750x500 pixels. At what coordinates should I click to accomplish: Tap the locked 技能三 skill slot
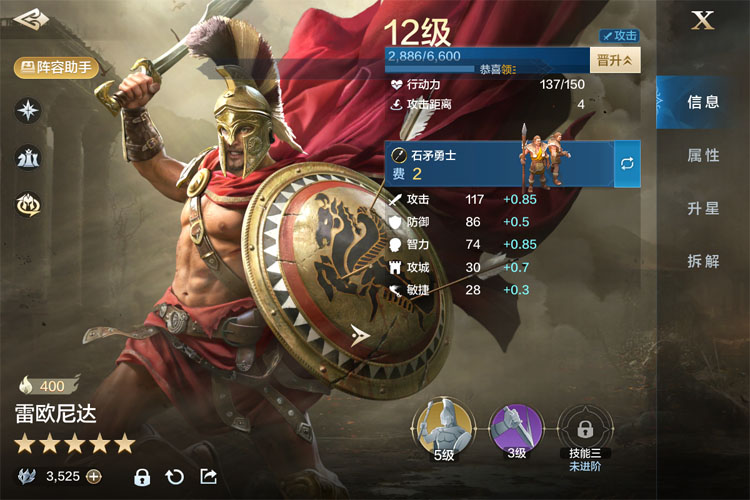point(583,429)
